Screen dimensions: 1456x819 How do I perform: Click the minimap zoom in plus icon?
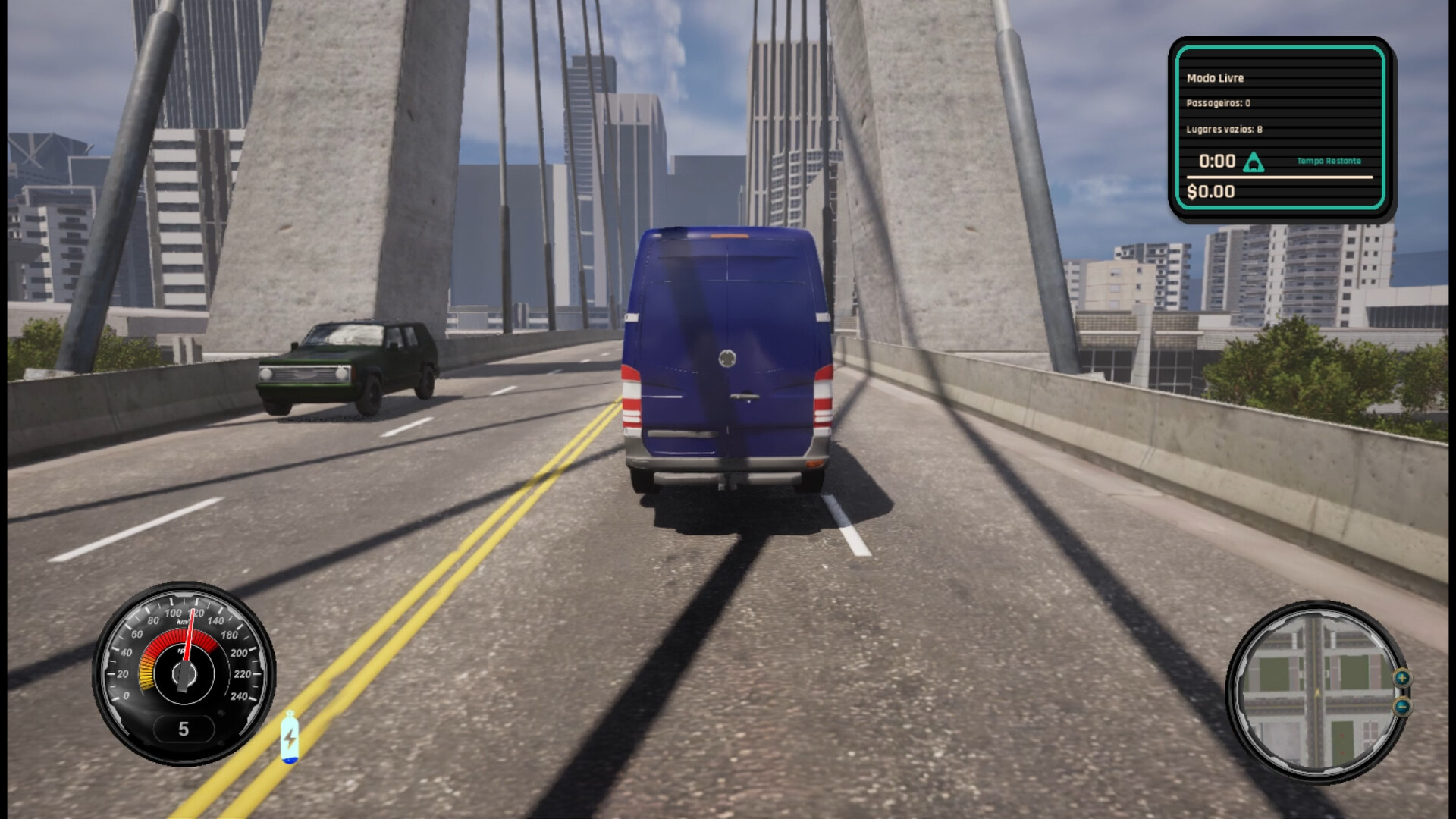(1402, 678)
